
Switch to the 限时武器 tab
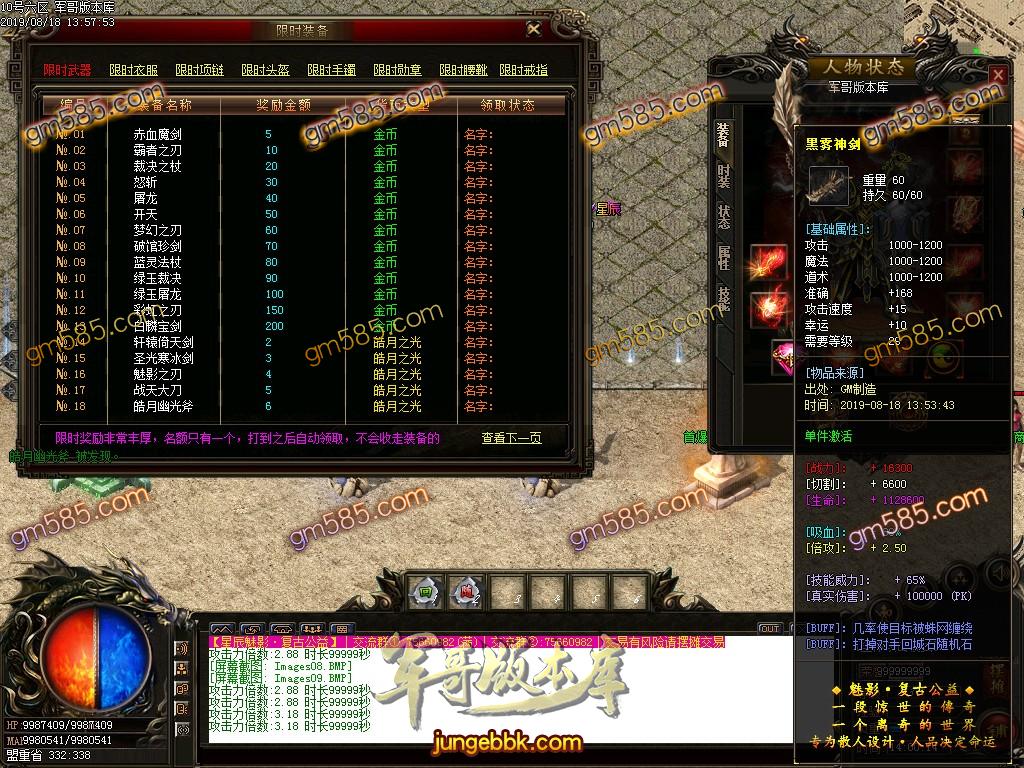click(67, 70)
